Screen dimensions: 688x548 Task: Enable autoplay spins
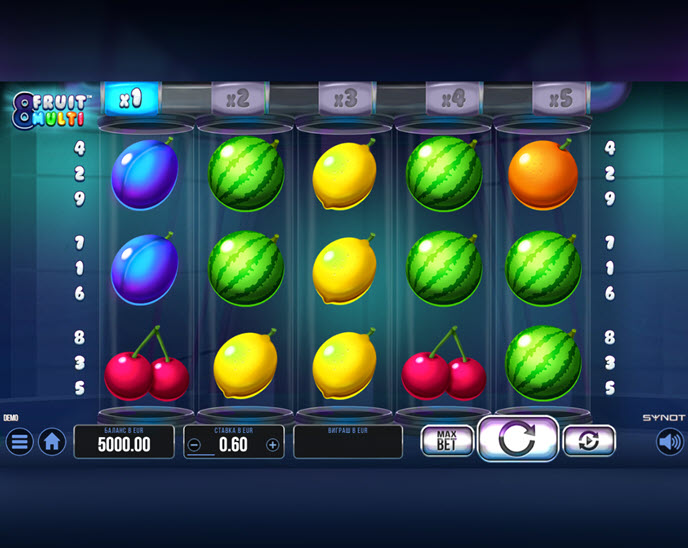click(x=588, y=441)
